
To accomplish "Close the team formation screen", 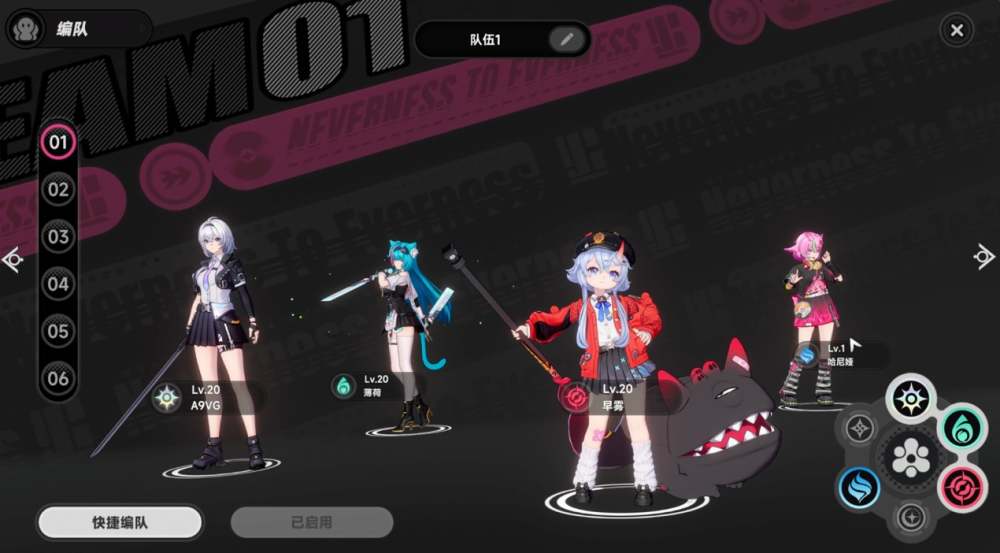I will point(956,31).
